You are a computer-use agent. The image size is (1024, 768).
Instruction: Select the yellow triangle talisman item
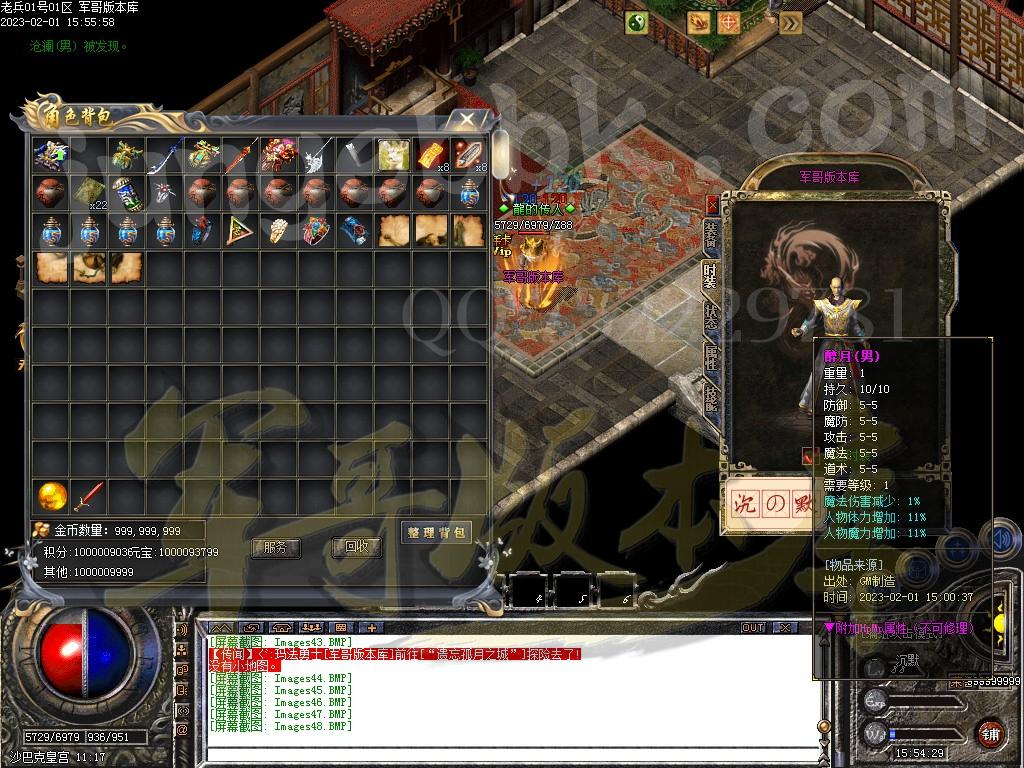240,230
